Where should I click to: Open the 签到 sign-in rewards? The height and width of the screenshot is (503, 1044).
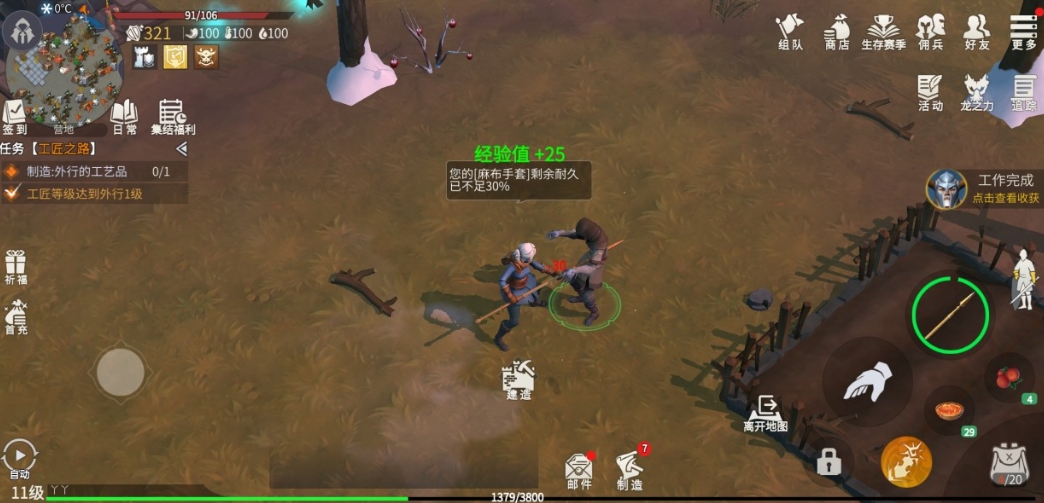coord(14,117)
